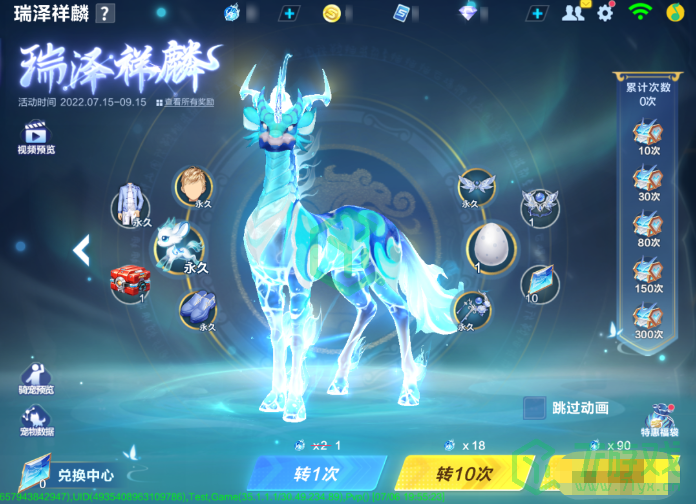The width and height of the screenshot is (696, 504).
Task: Select the blonde hairstyle reward
Action: point(193,186)
